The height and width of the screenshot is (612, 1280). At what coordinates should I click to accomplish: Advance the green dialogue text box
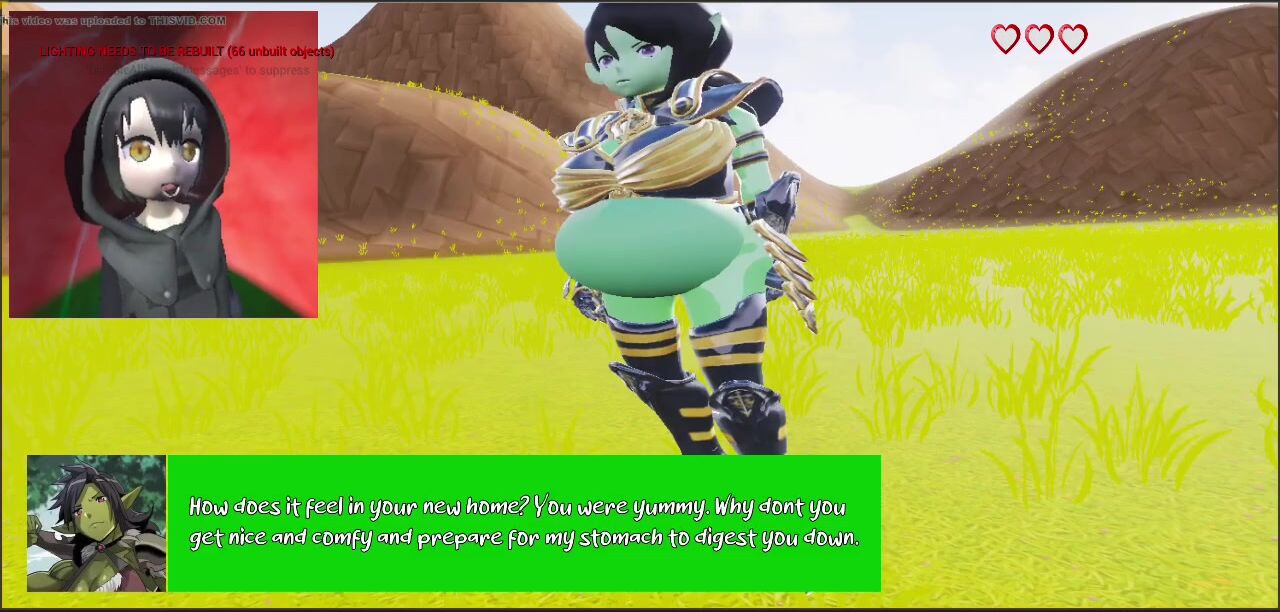523,523
